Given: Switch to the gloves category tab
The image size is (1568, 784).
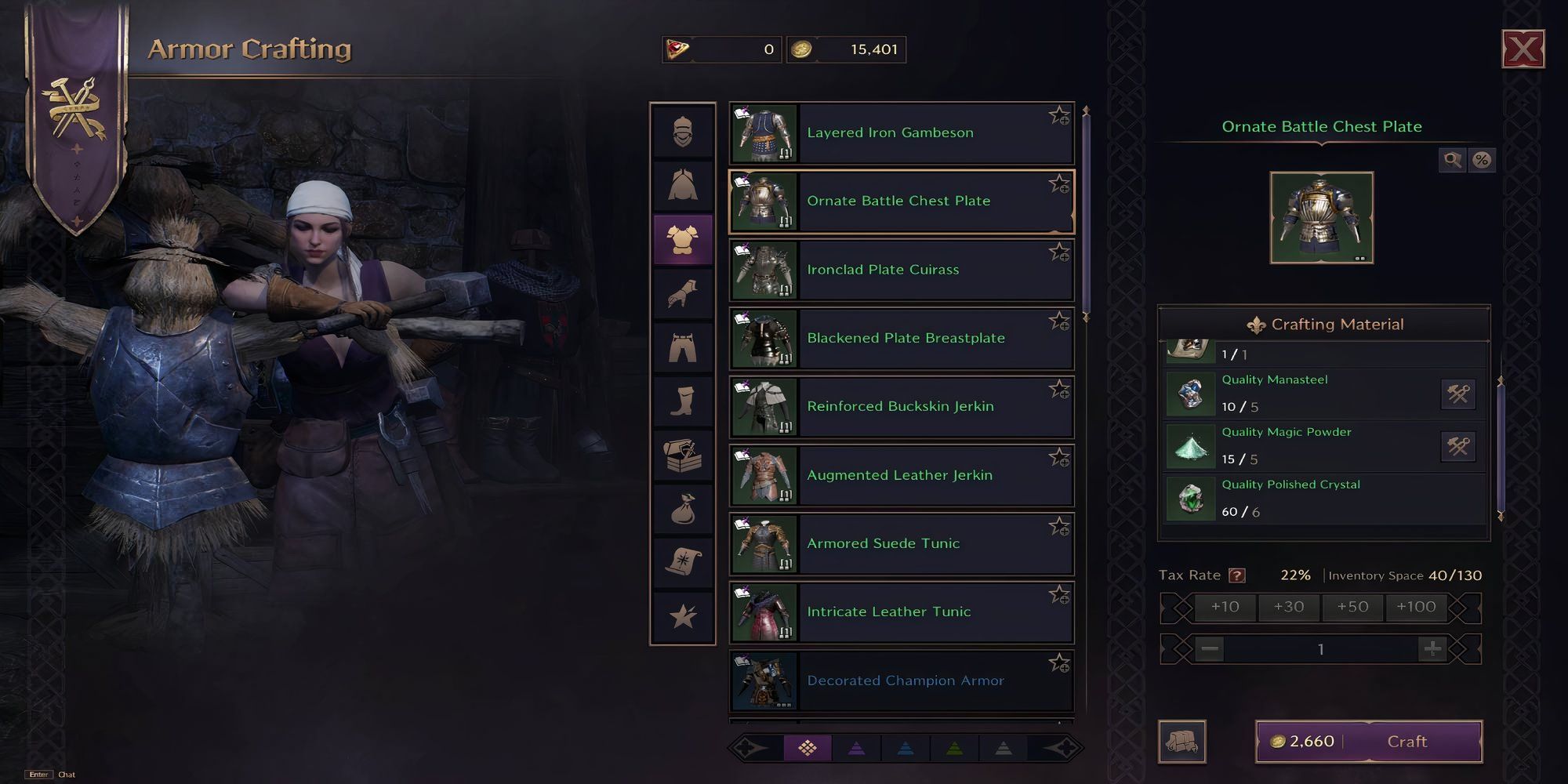Looking at the screenshot, I should (683, 294).
